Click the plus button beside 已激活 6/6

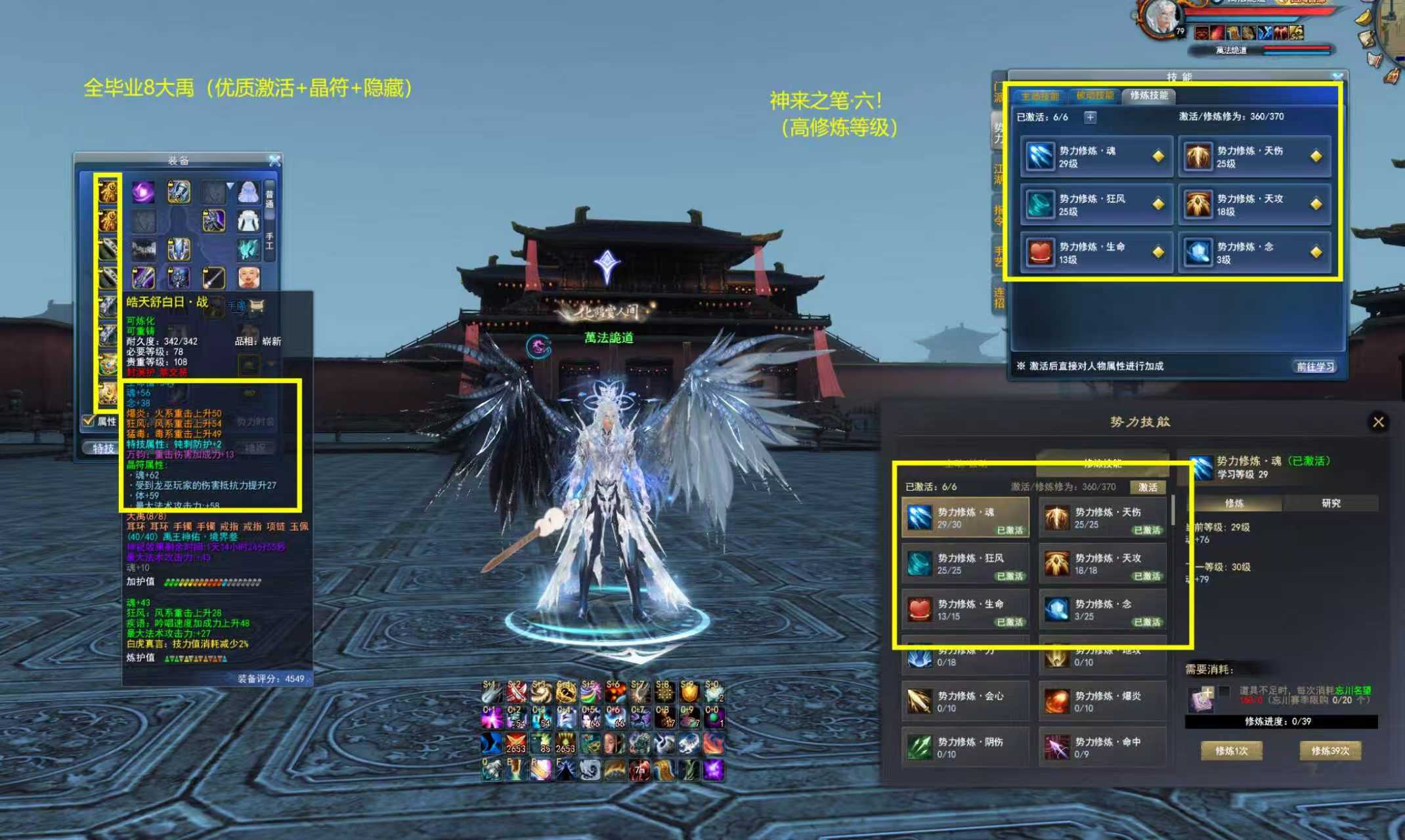pos(1090,117)
